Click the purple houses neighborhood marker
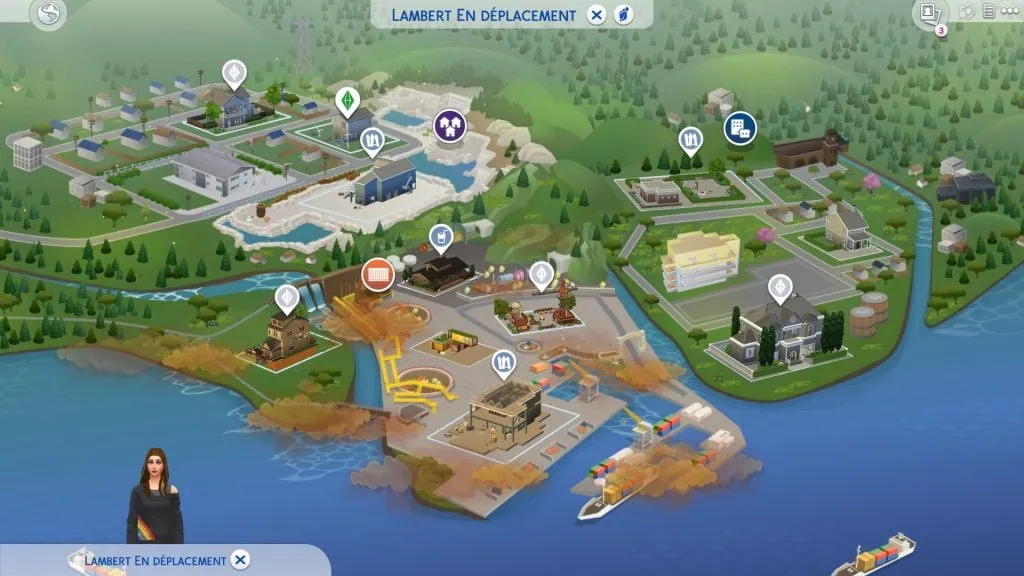 [x=450, y=125]
